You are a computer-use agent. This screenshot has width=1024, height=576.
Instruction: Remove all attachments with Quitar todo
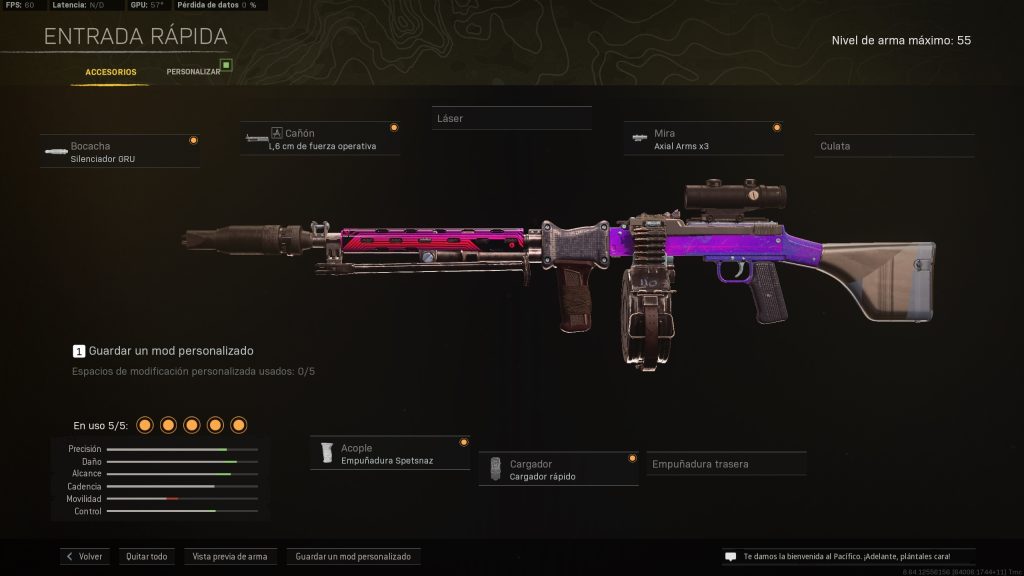pyautogui.click(x=146, y=556)
